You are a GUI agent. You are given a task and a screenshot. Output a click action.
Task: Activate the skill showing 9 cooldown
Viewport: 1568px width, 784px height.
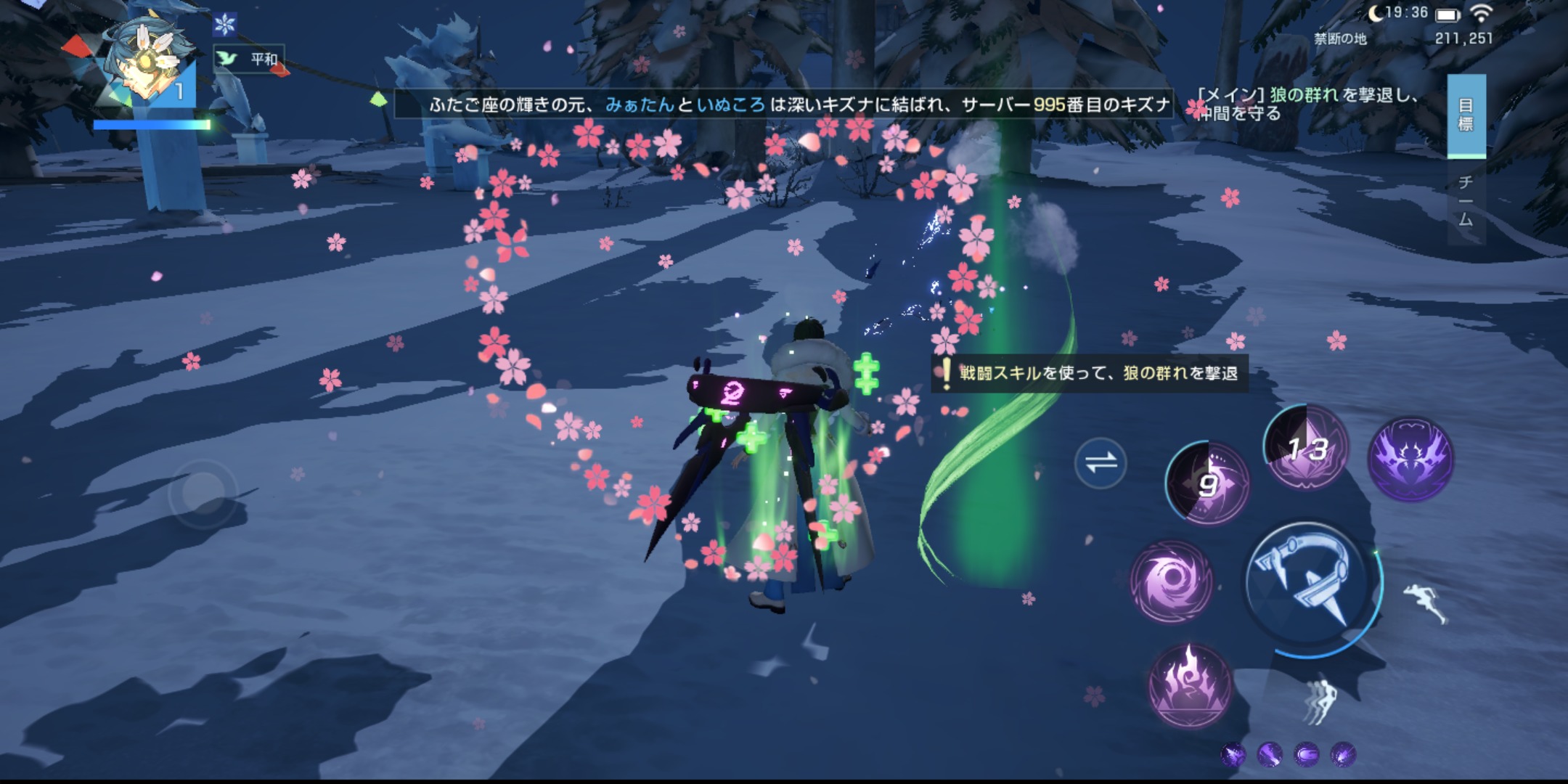pyautogui.click(x=1206, y=484)
